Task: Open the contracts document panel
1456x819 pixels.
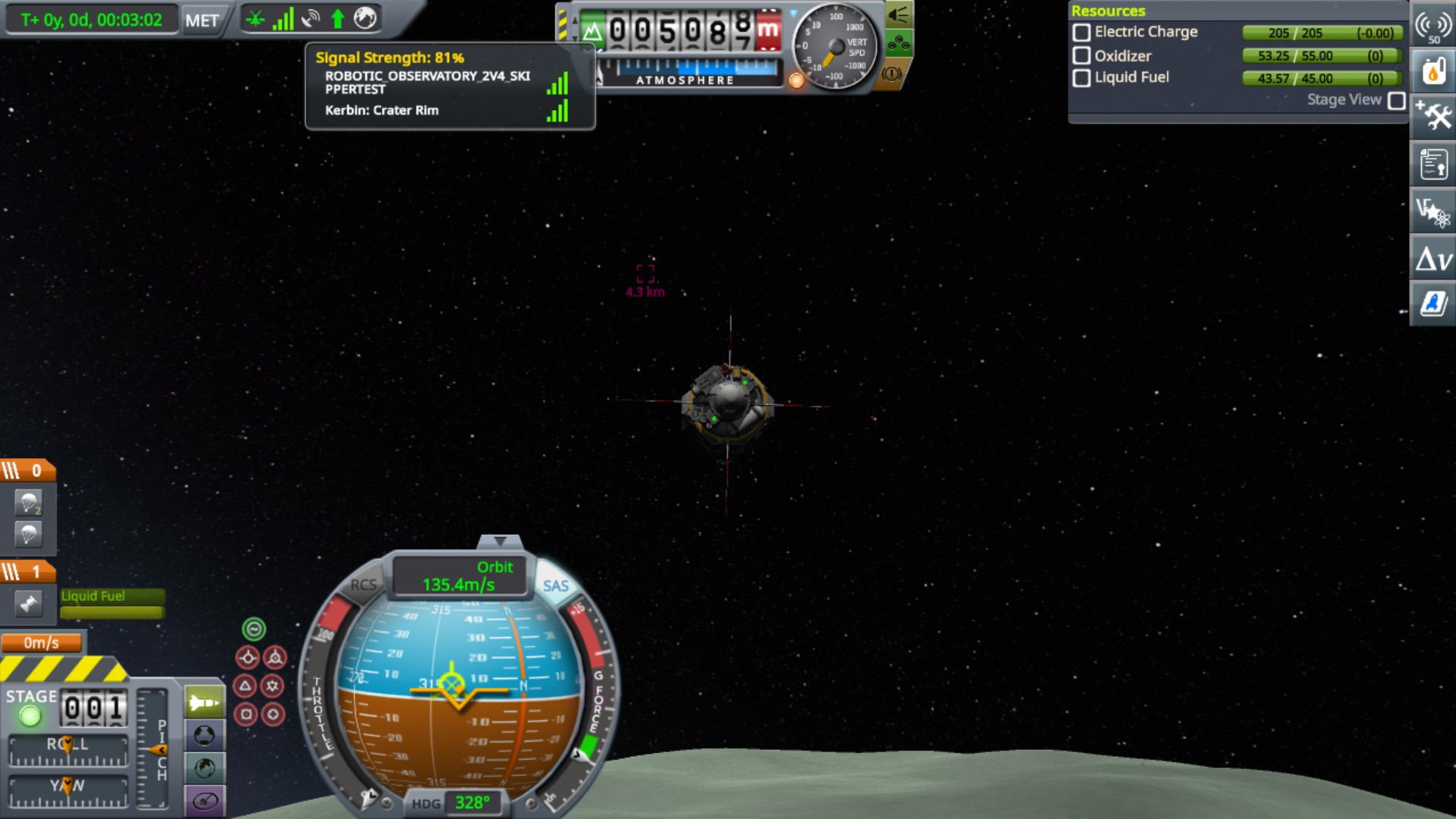Action: coord(1432,164)
